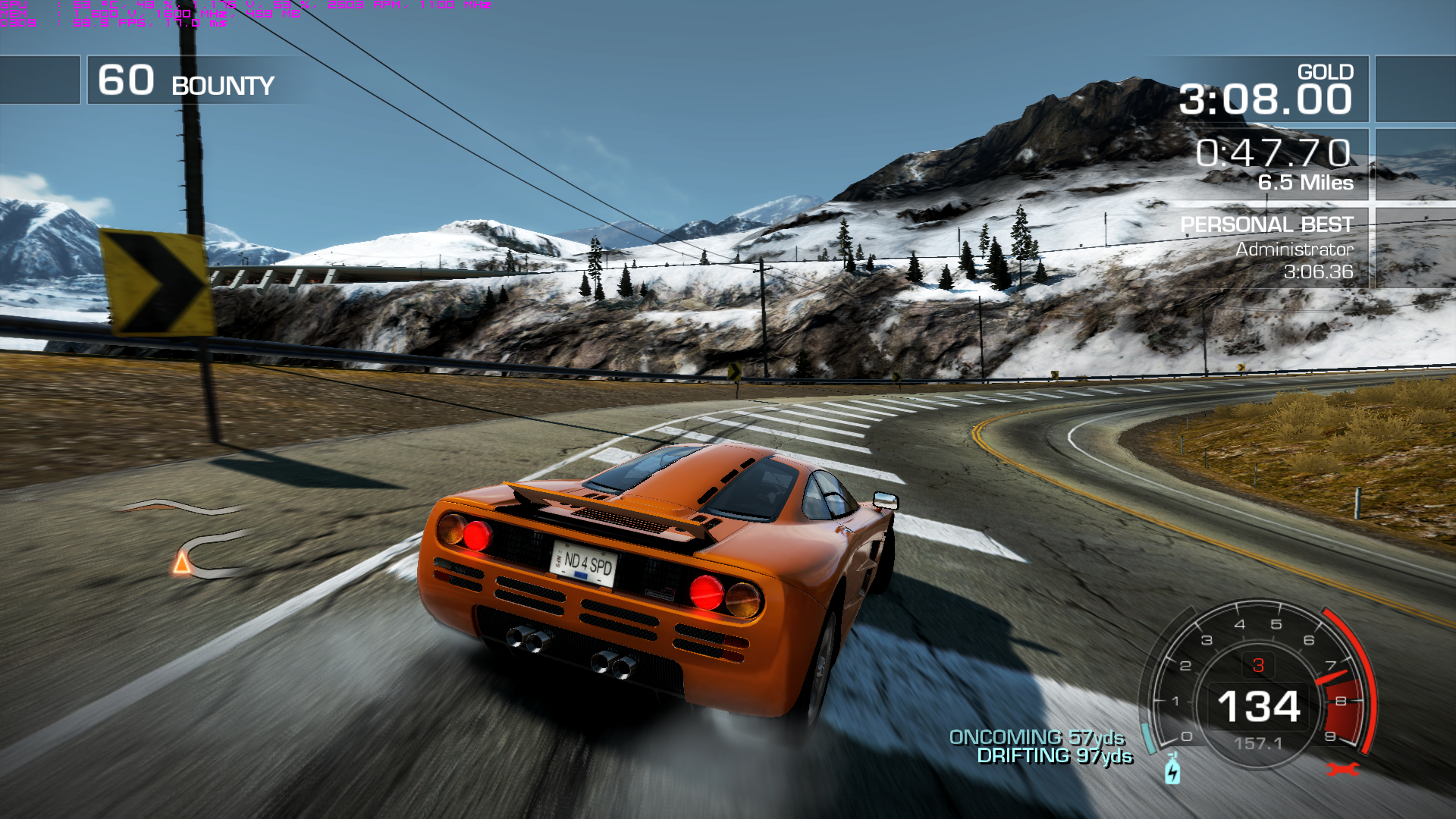
Task: Click the red wrench damage icon
Action: [x=1342, y=770]
